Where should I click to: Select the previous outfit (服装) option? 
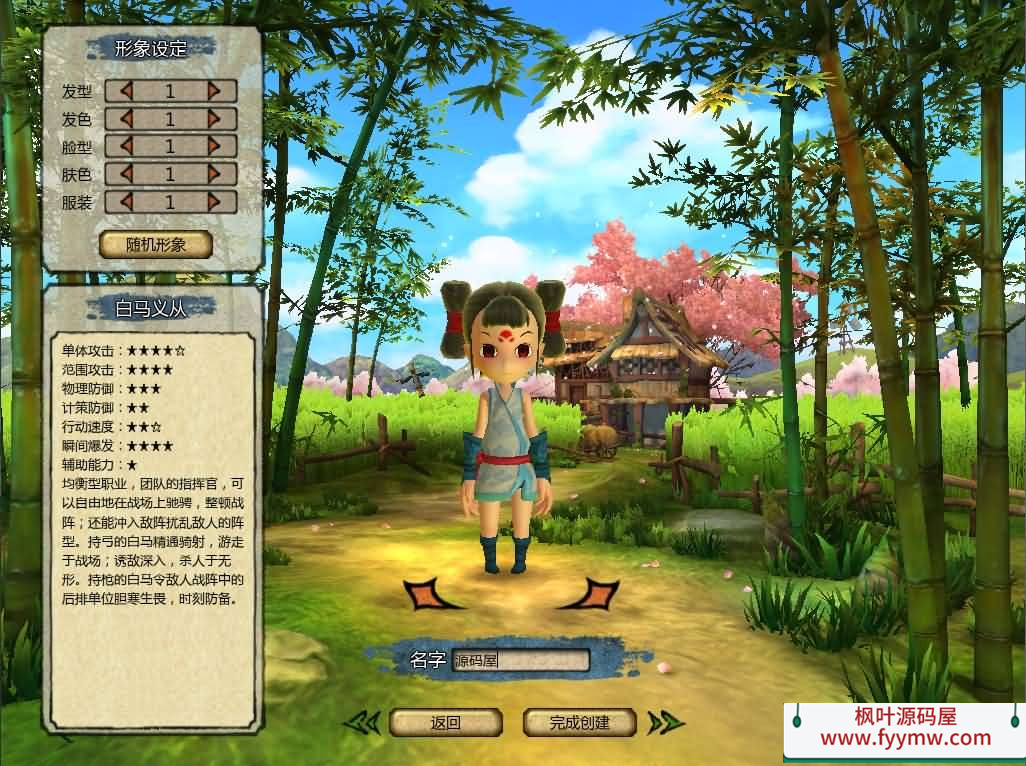coord(126,201)
